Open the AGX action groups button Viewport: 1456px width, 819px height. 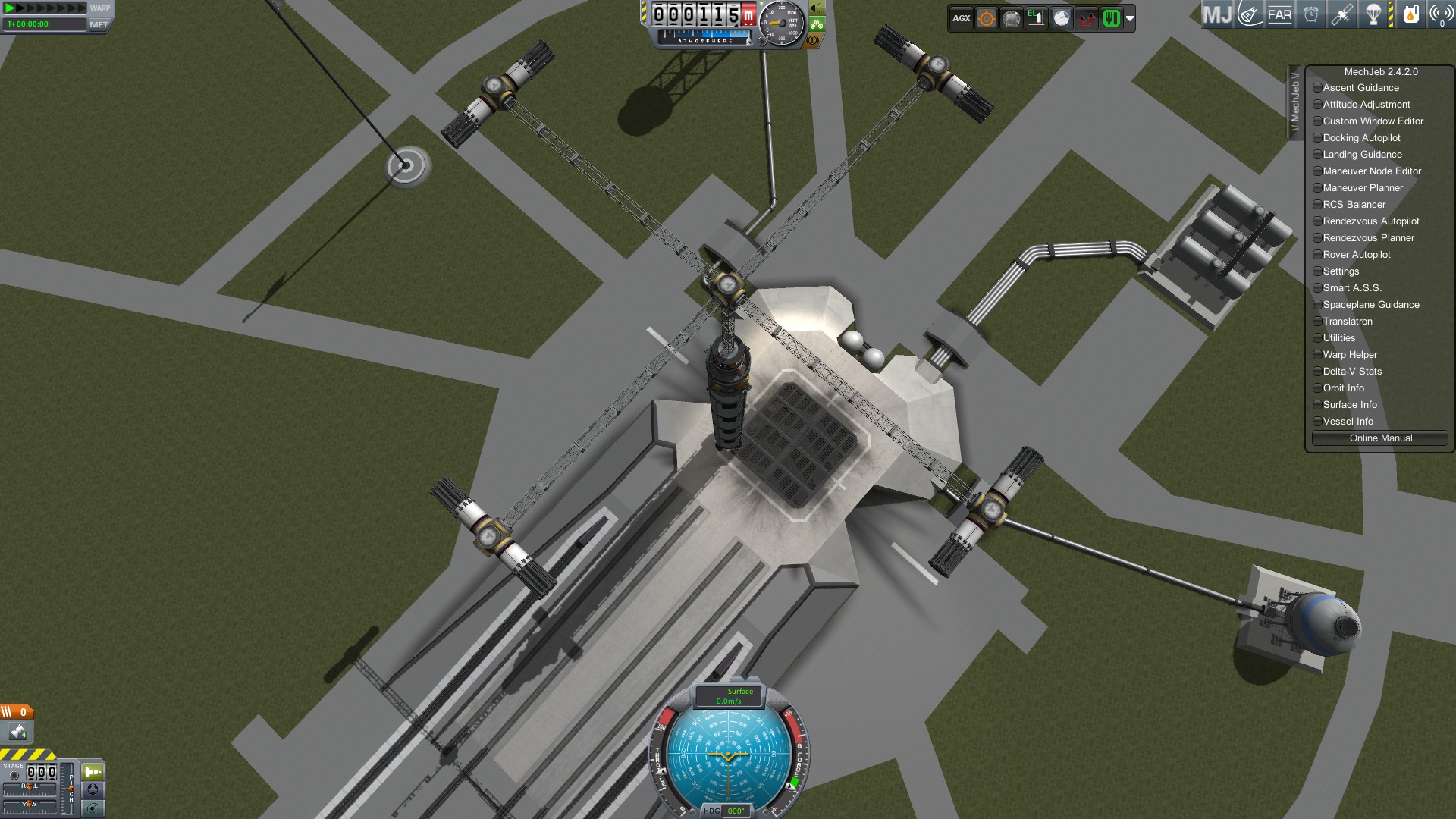[962, 18]
